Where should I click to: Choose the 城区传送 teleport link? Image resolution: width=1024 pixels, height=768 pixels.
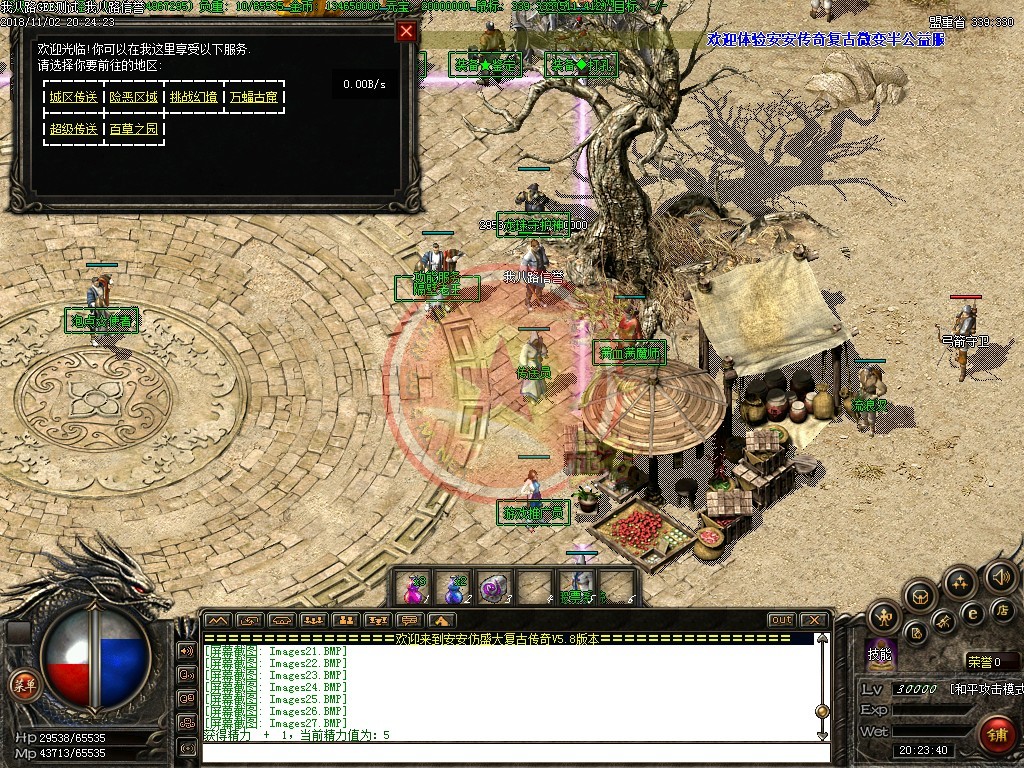74,98
